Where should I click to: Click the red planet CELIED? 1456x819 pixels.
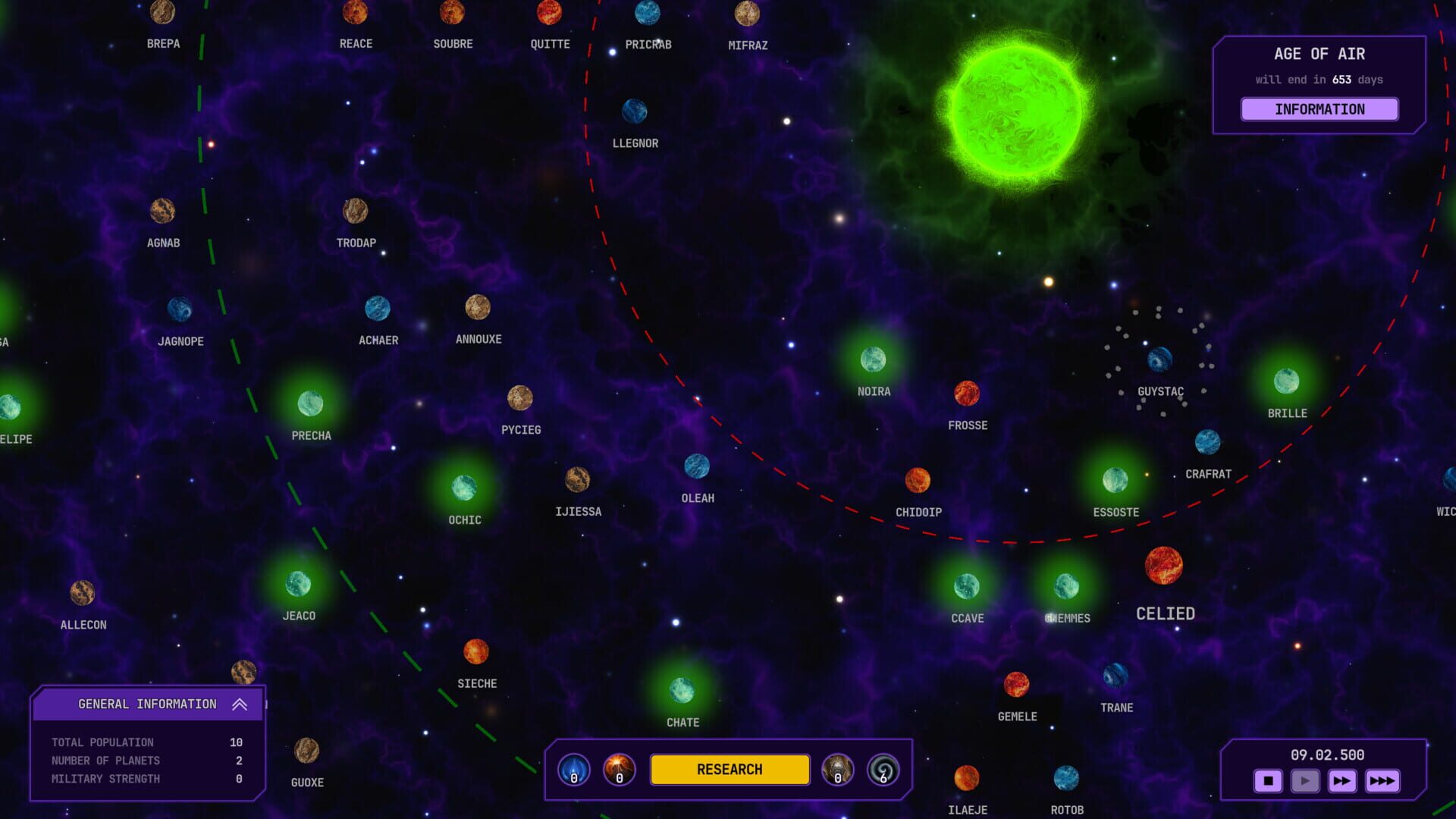tap(1163, 567)
